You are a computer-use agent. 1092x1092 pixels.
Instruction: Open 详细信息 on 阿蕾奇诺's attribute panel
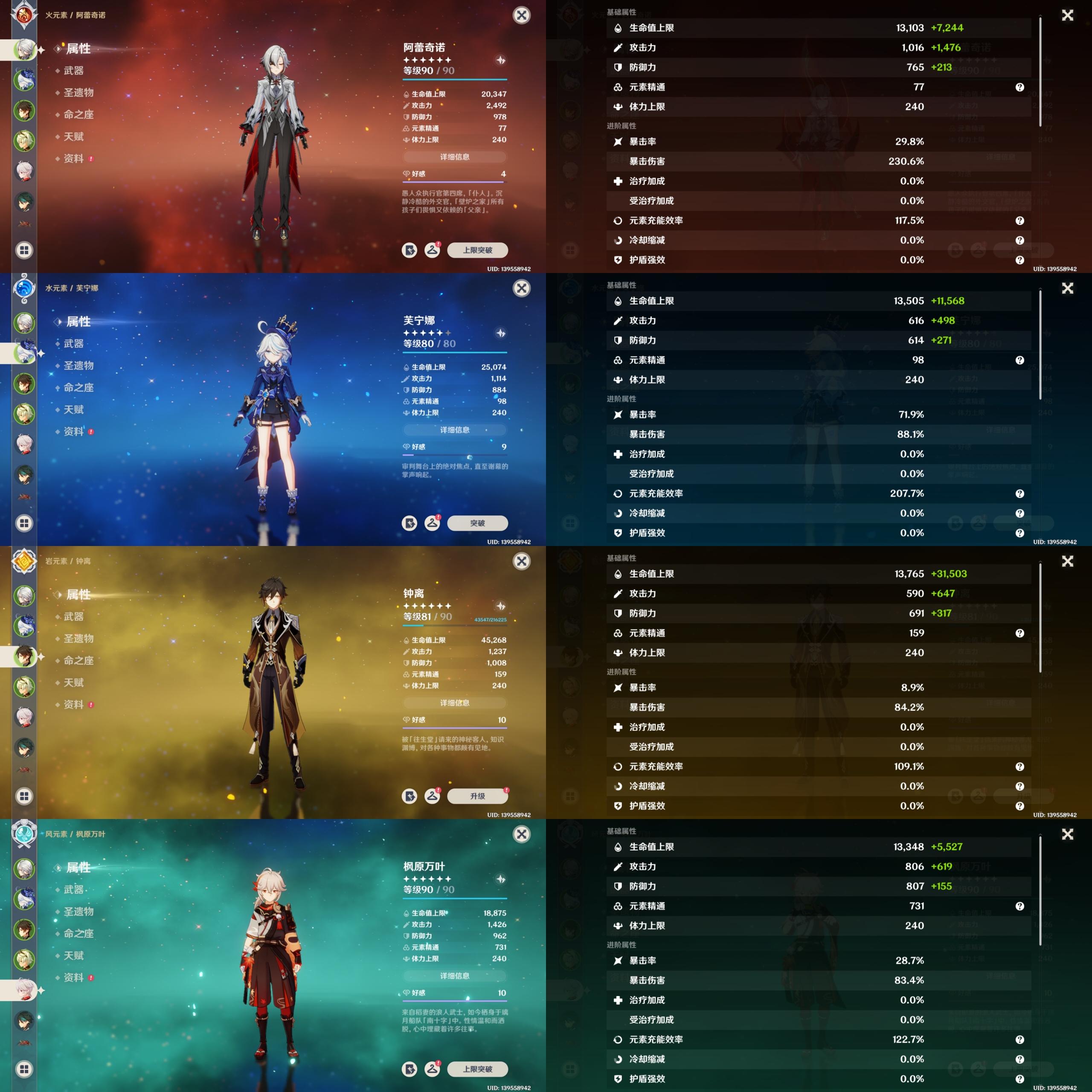[454, 157]
